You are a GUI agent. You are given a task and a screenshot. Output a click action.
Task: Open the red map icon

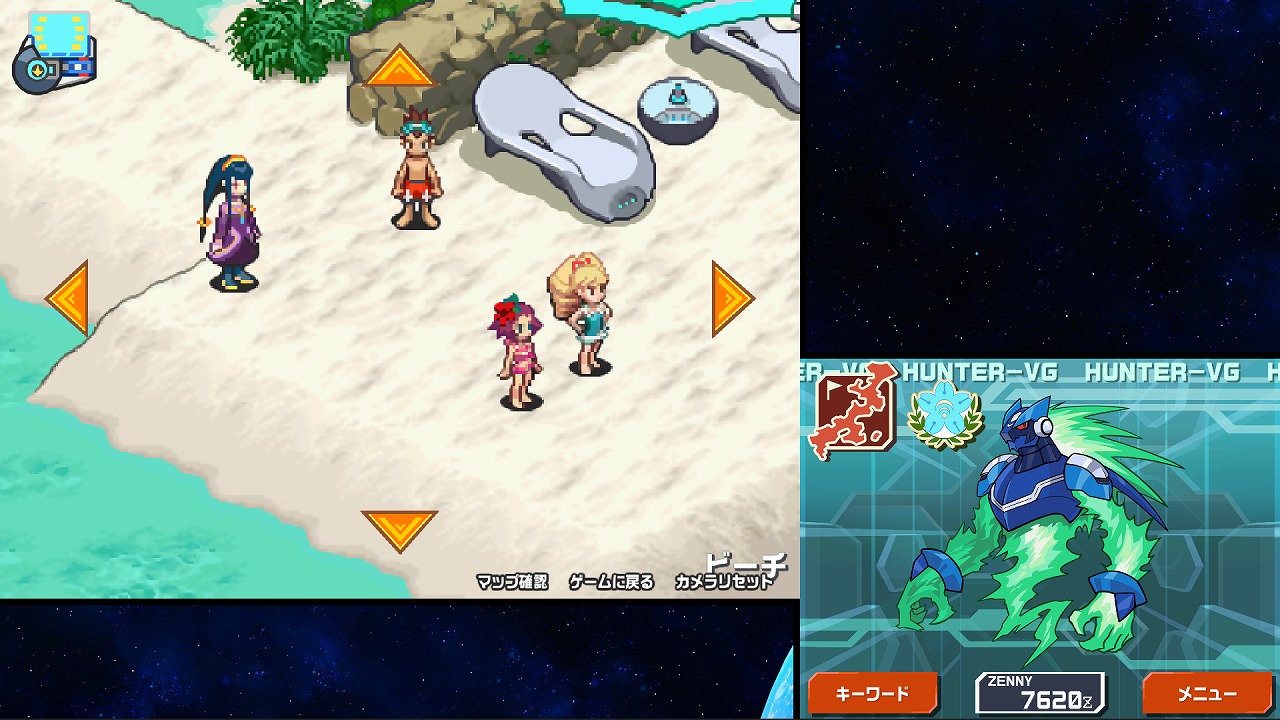855,410
